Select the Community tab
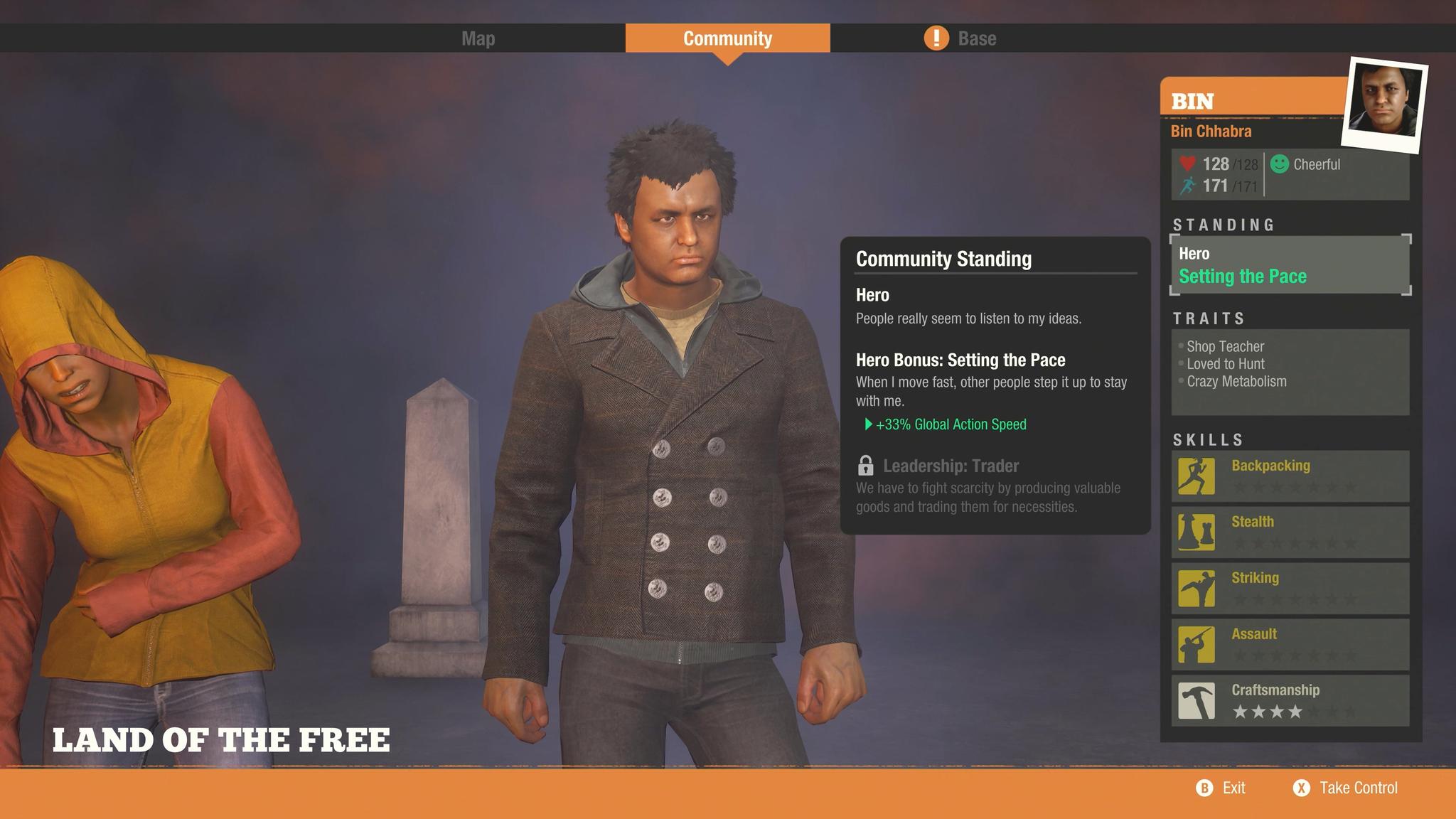 click(x=727, y=38)
